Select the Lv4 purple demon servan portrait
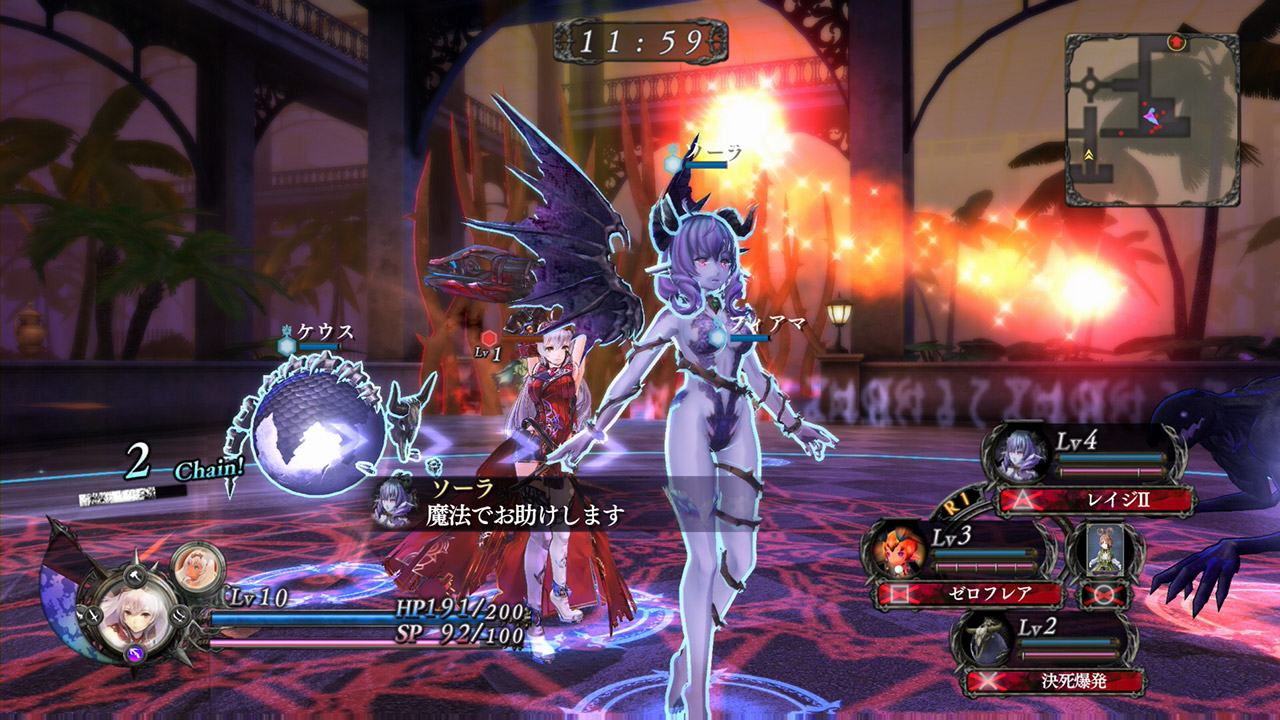1280x720 pixels. [x=1020, y=455]
